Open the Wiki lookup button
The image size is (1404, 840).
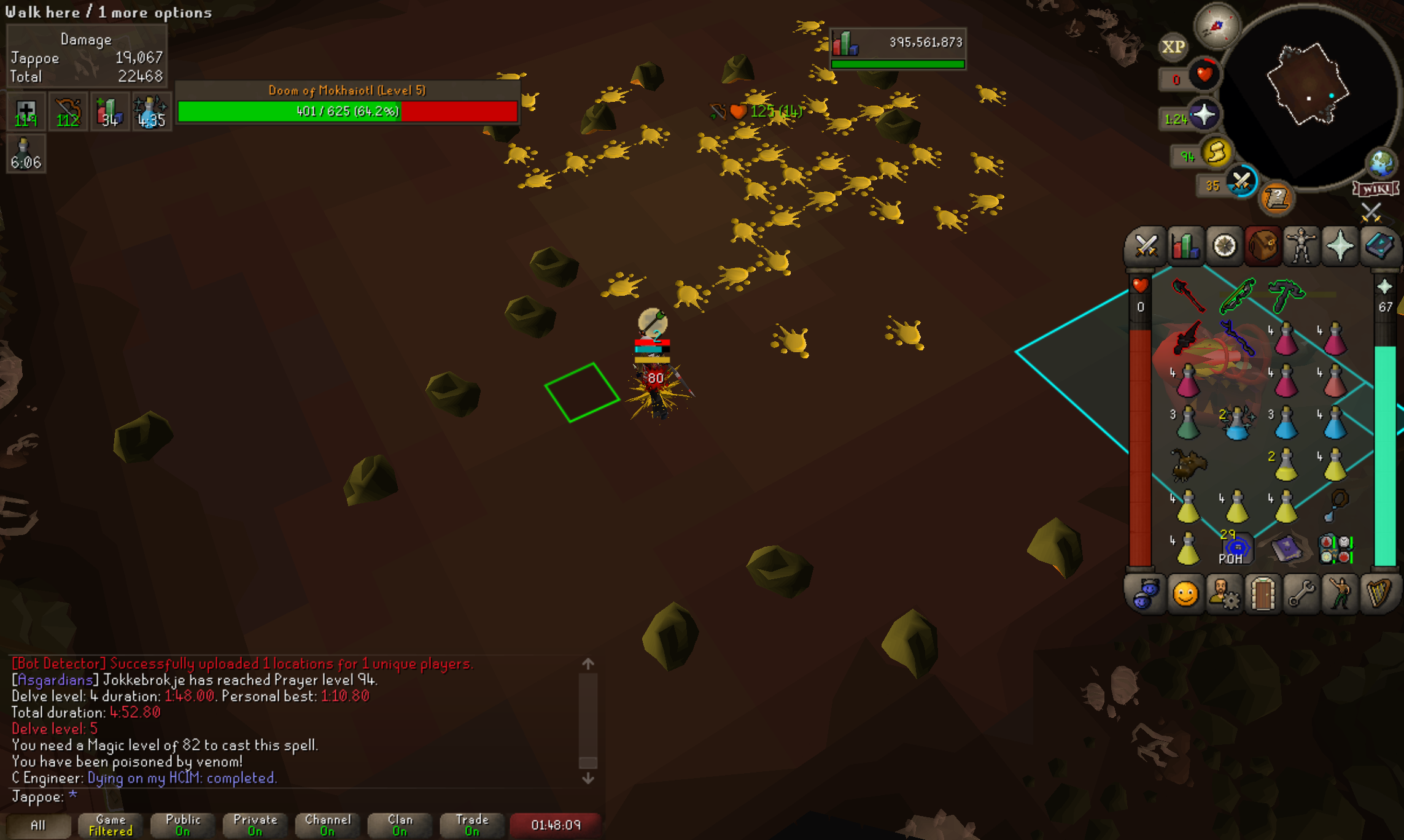pos(1375,188)
